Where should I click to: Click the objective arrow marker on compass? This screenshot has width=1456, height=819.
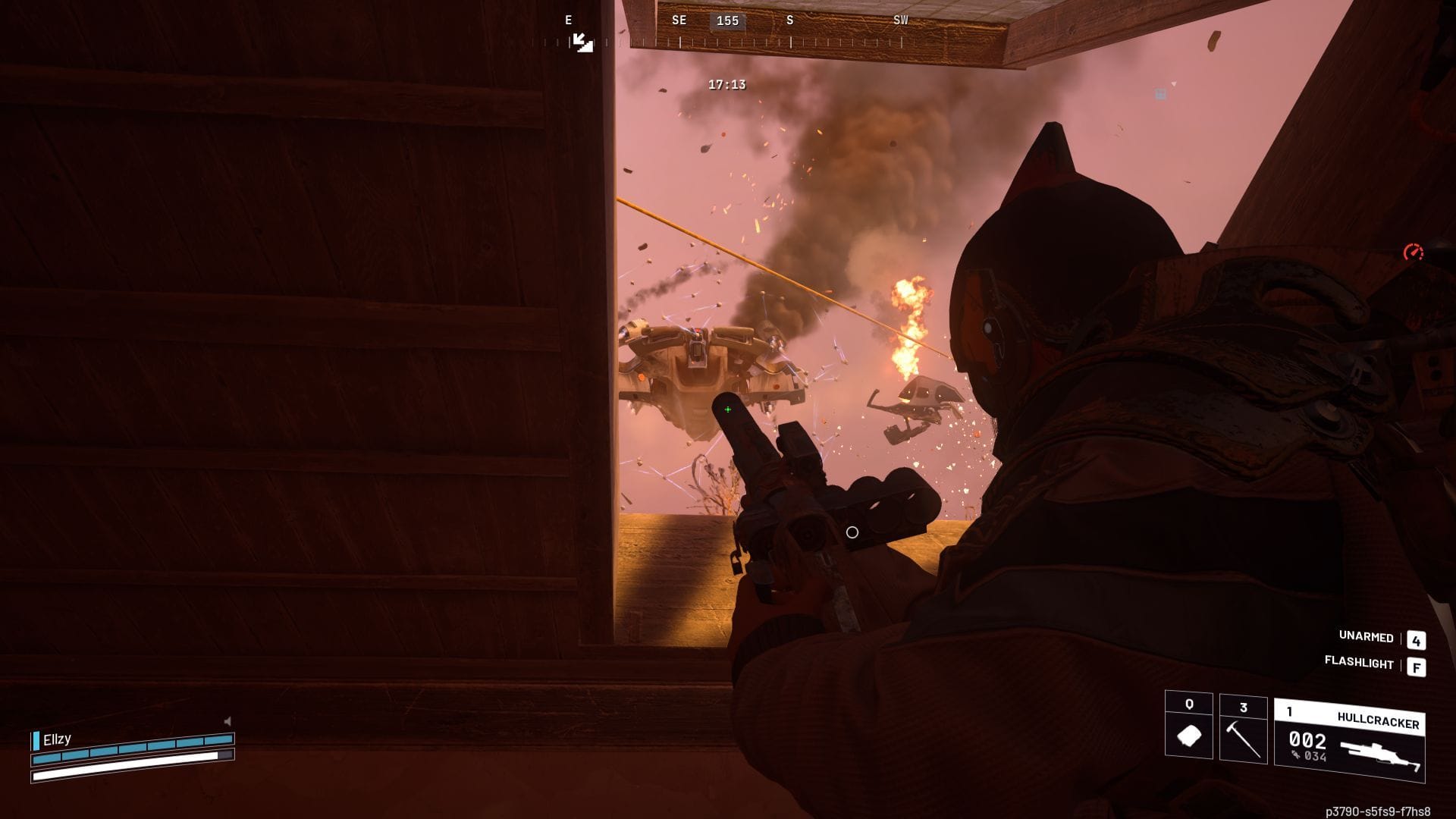582,42
